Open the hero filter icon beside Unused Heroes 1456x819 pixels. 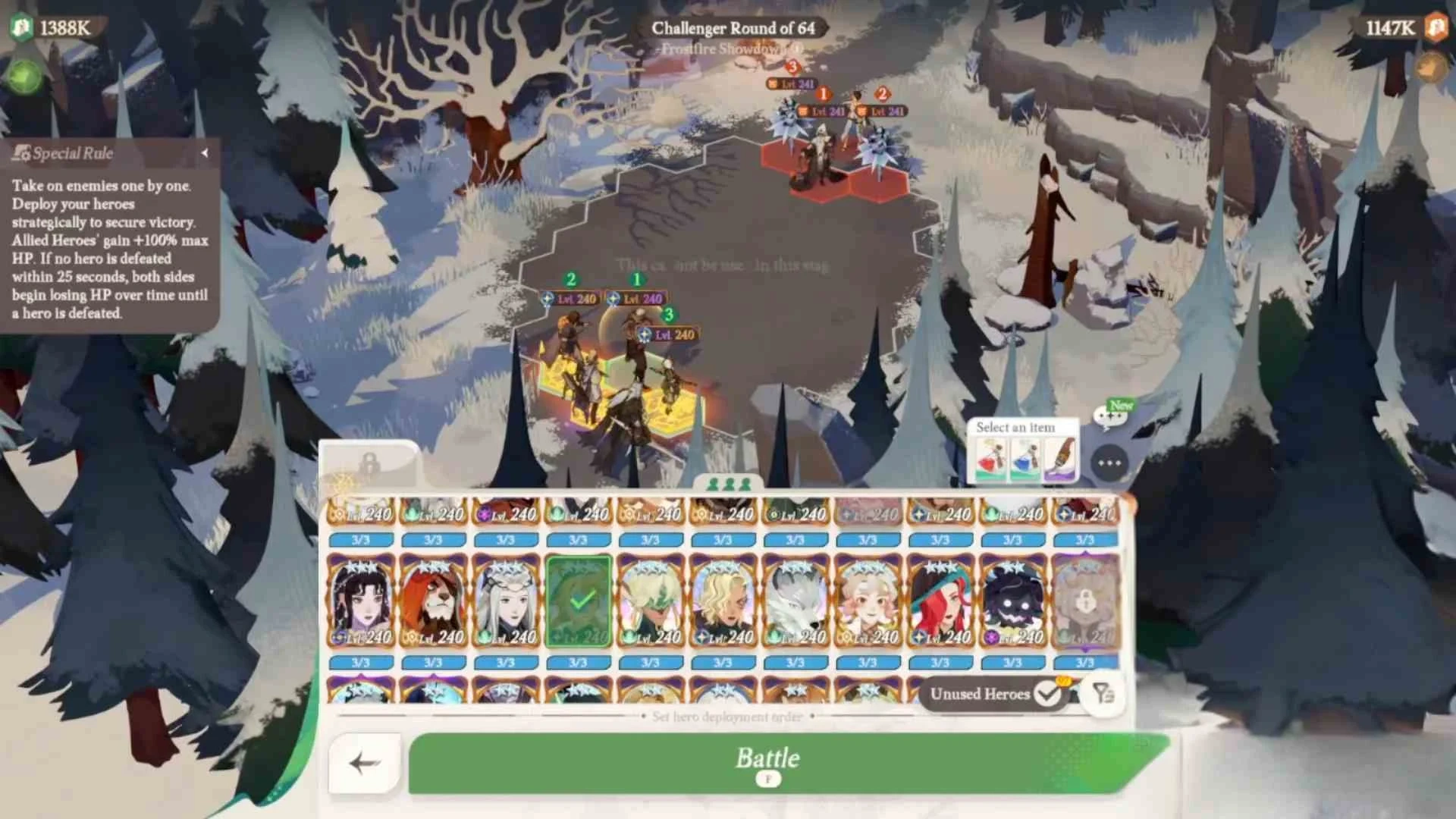[x=1103, y=694]
